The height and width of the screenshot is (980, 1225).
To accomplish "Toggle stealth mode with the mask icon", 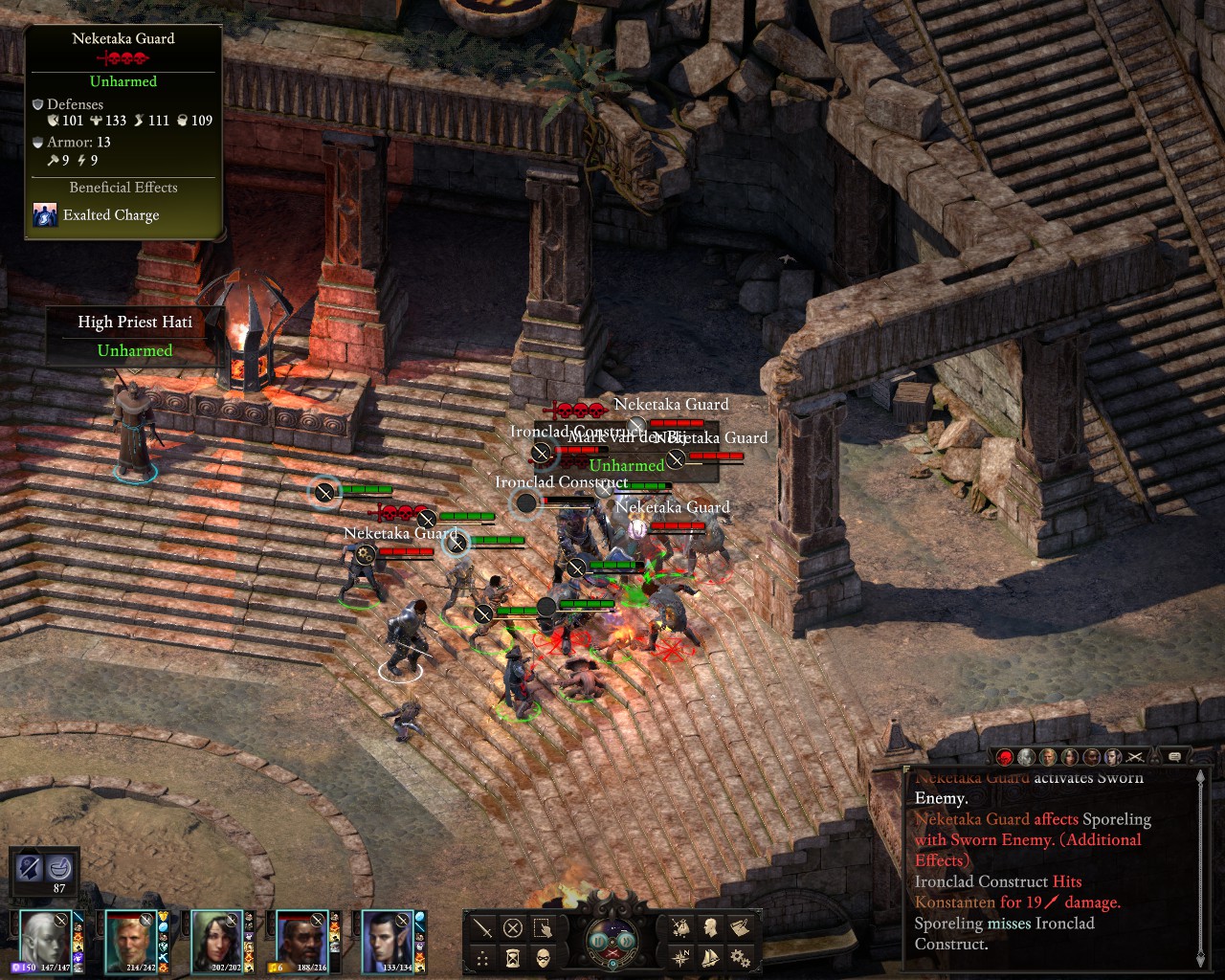I will click(x=543, y=957).
